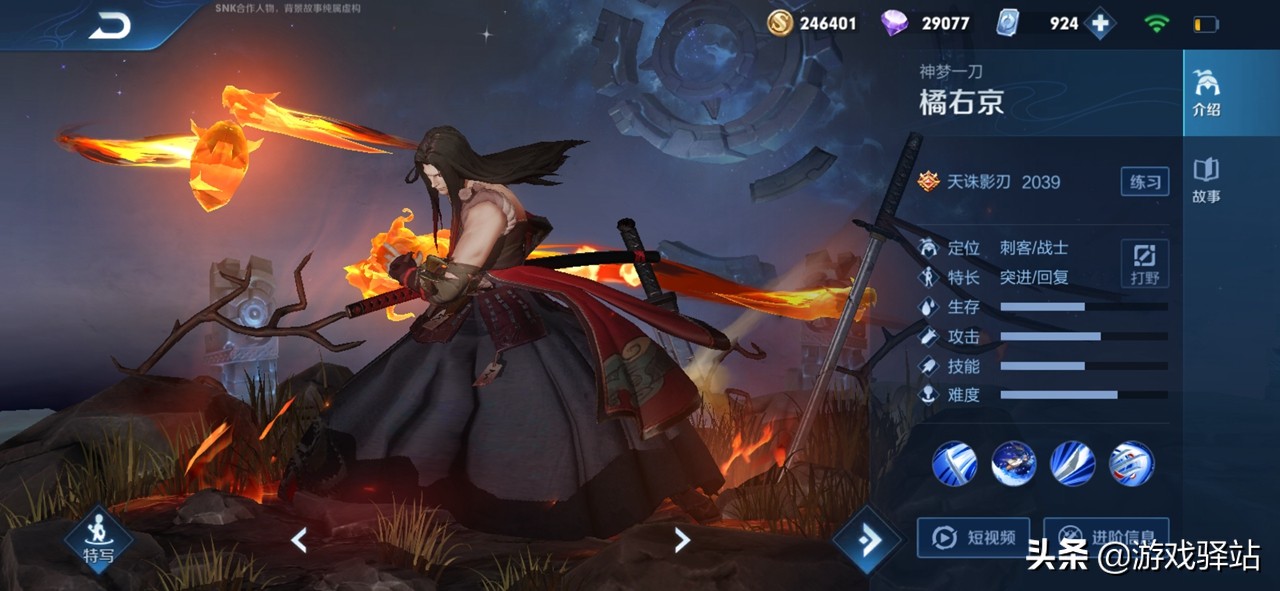1280x591 pixels.
Task: Go back using the top-left return arrow
Action: point(110,27)
